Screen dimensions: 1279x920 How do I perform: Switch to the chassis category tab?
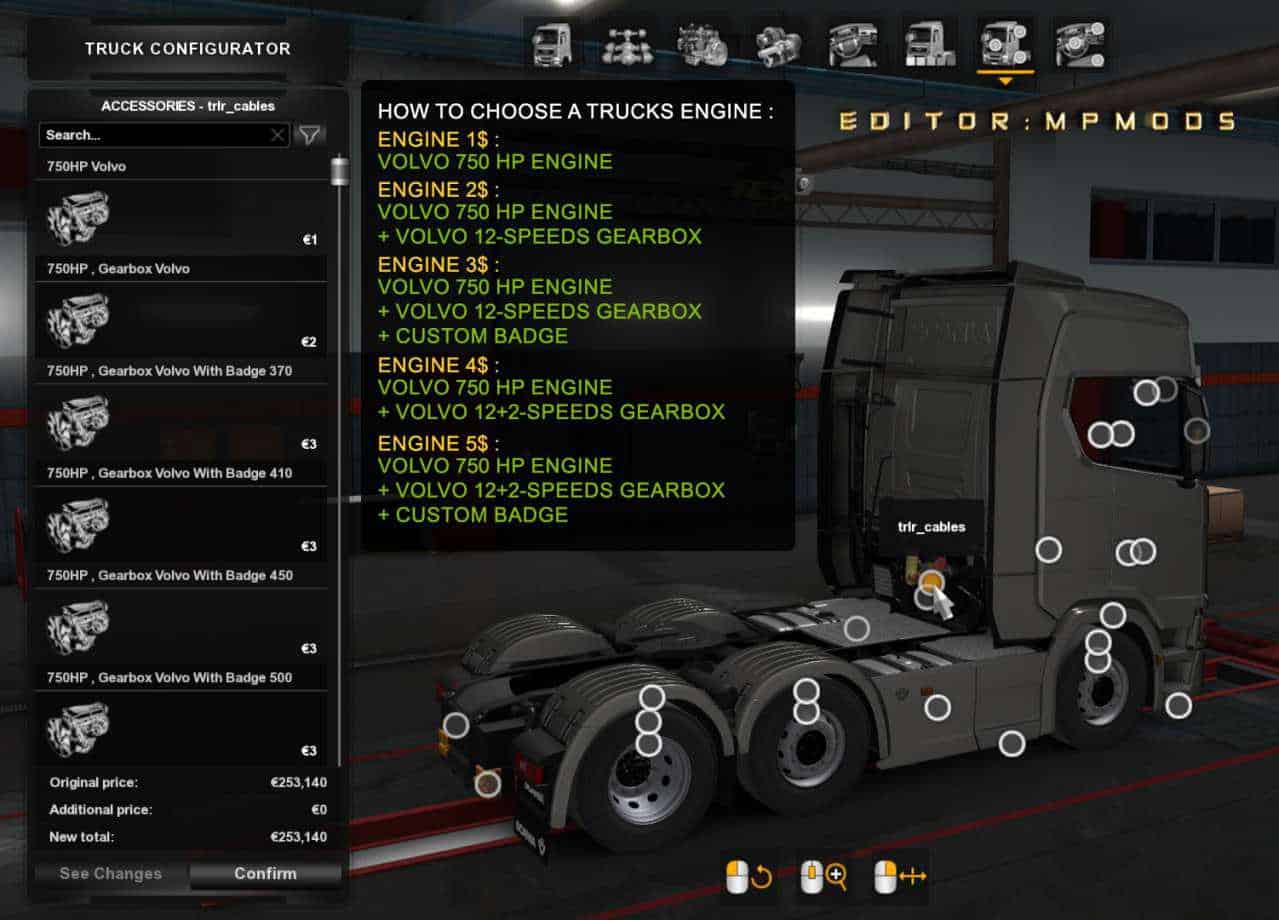[x=627, y=45]
